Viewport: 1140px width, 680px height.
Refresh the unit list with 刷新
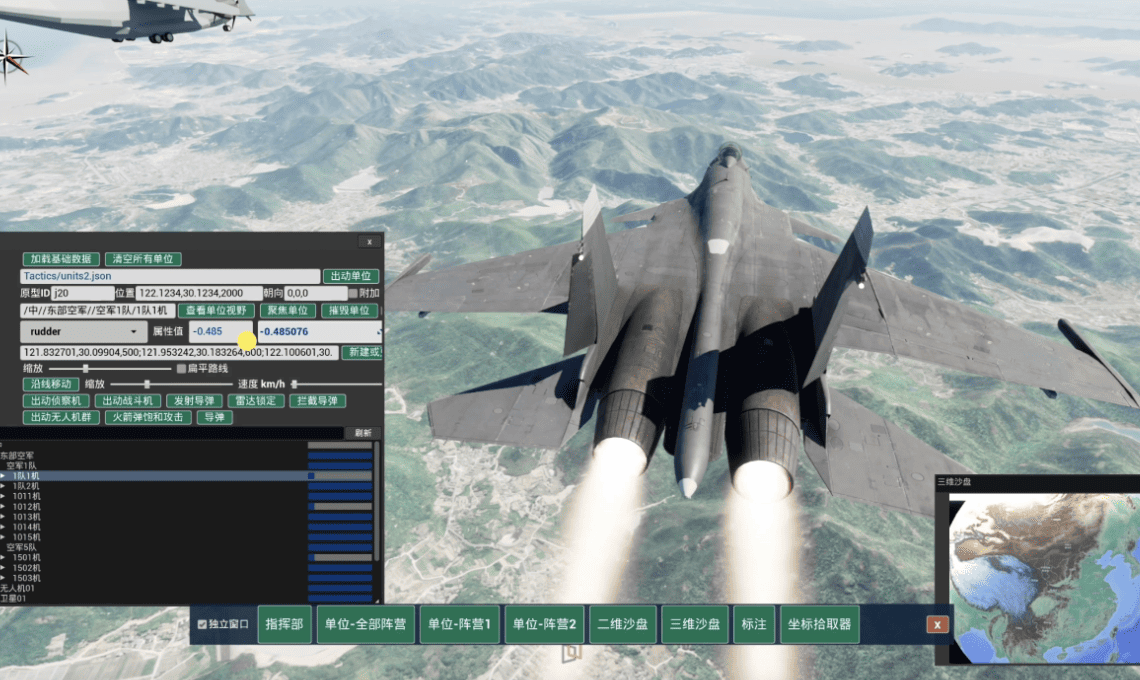pyautogui.click(x=361, y=433)
